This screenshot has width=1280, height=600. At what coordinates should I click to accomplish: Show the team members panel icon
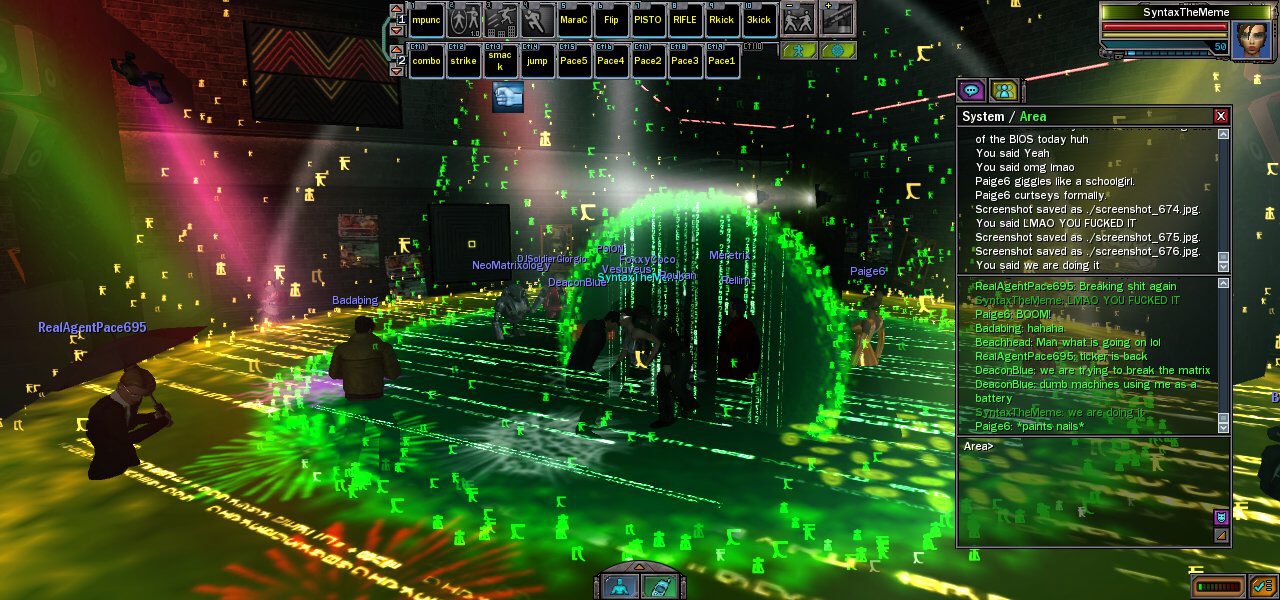pyautogui.click(x=1004, y=91)
